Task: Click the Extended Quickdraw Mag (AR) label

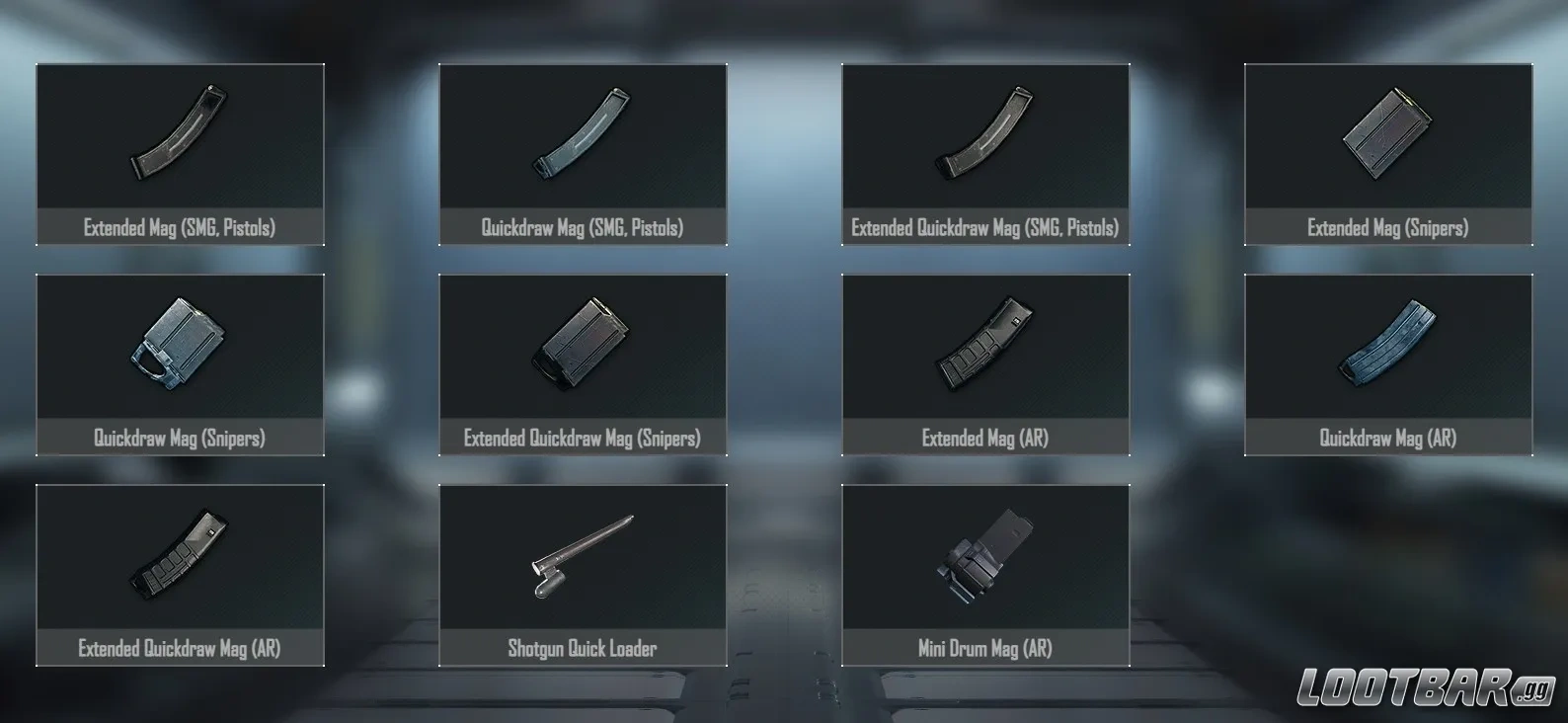Action: [180, 649]
